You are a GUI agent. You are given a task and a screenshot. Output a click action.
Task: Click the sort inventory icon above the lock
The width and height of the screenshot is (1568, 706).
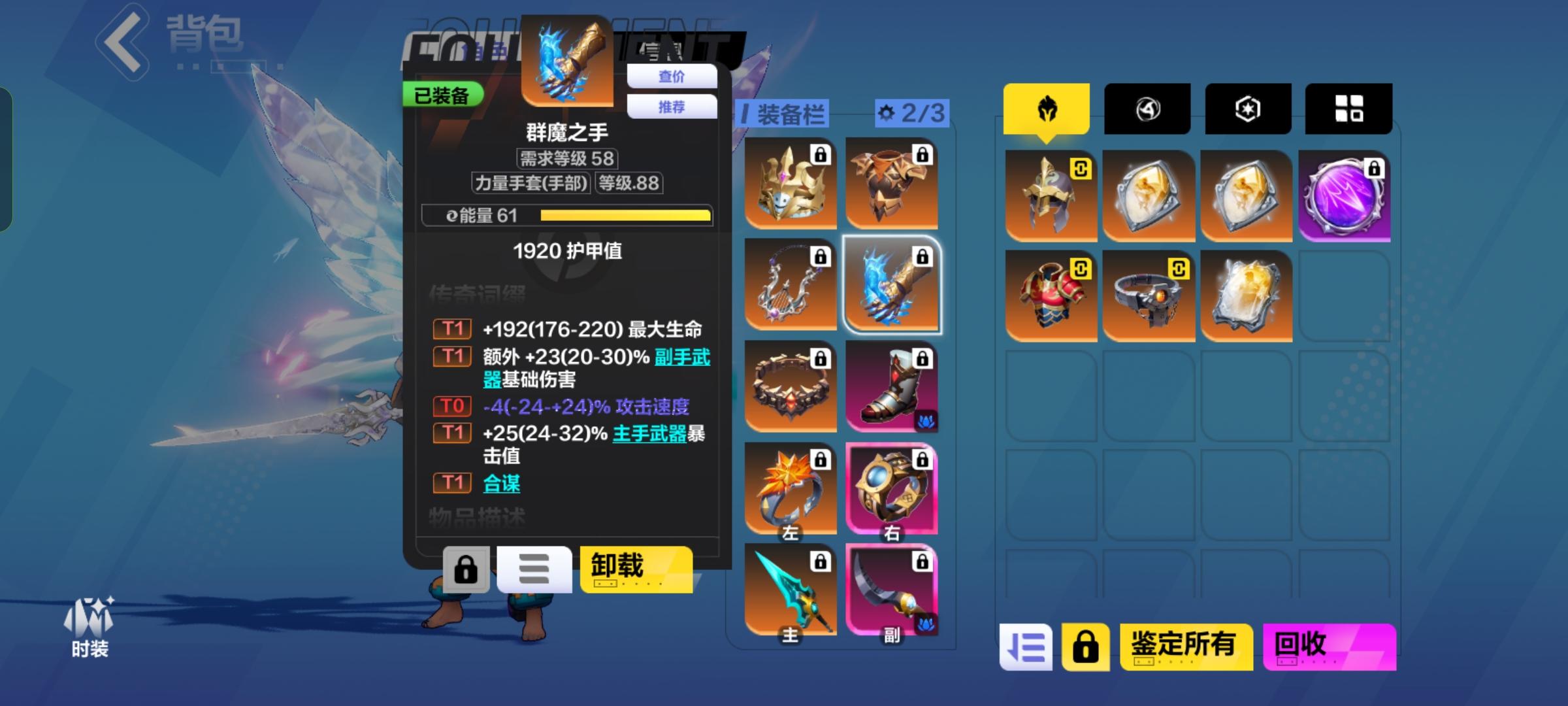1026,646
